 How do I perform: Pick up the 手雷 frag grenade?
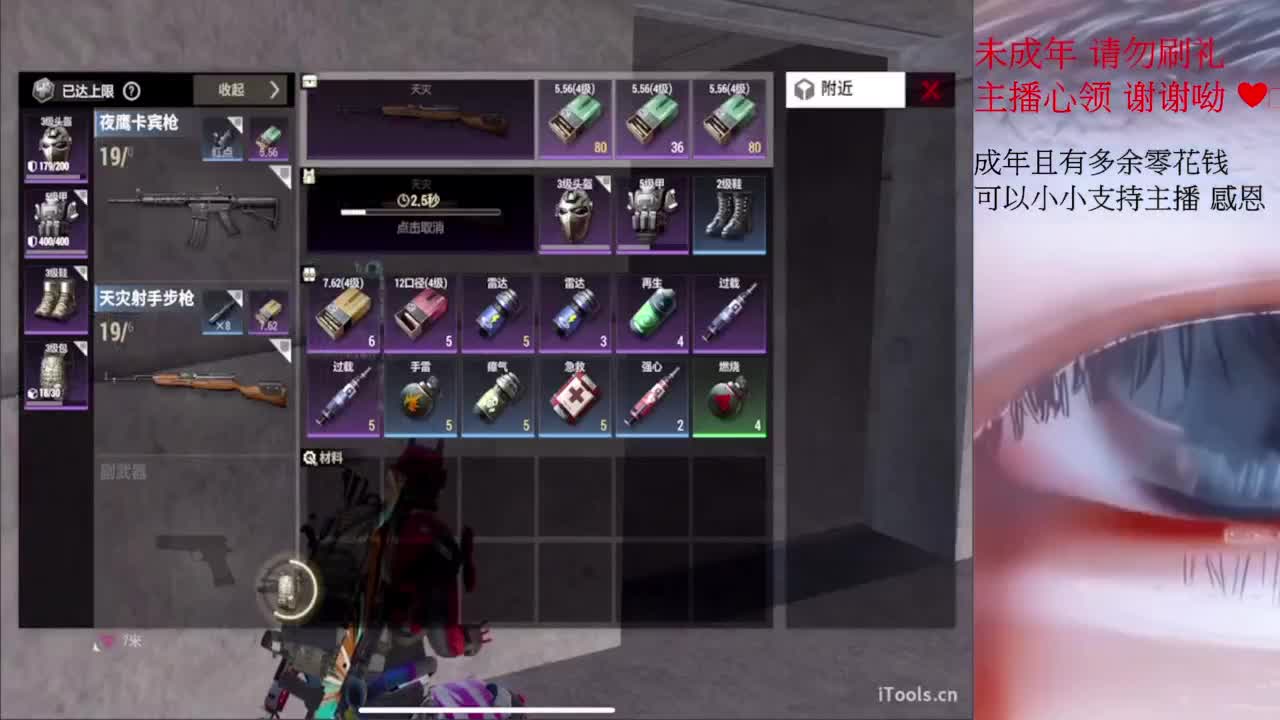pyautogui.click(x=418, y=396)
